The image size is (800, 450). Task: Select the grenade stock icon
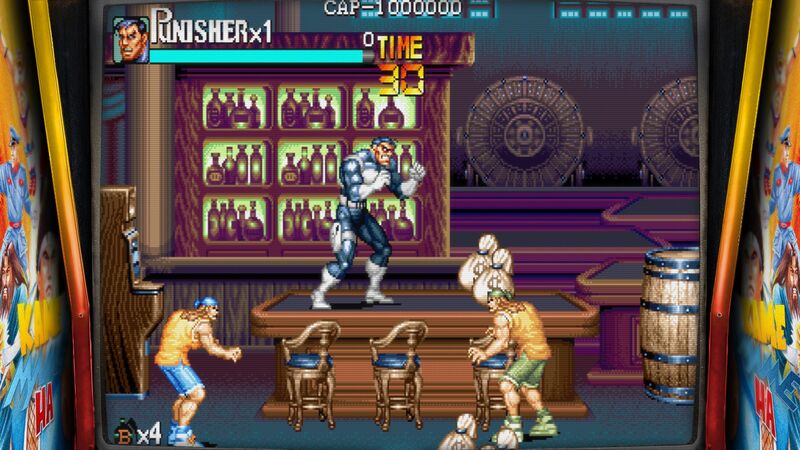tap(125, 432)
